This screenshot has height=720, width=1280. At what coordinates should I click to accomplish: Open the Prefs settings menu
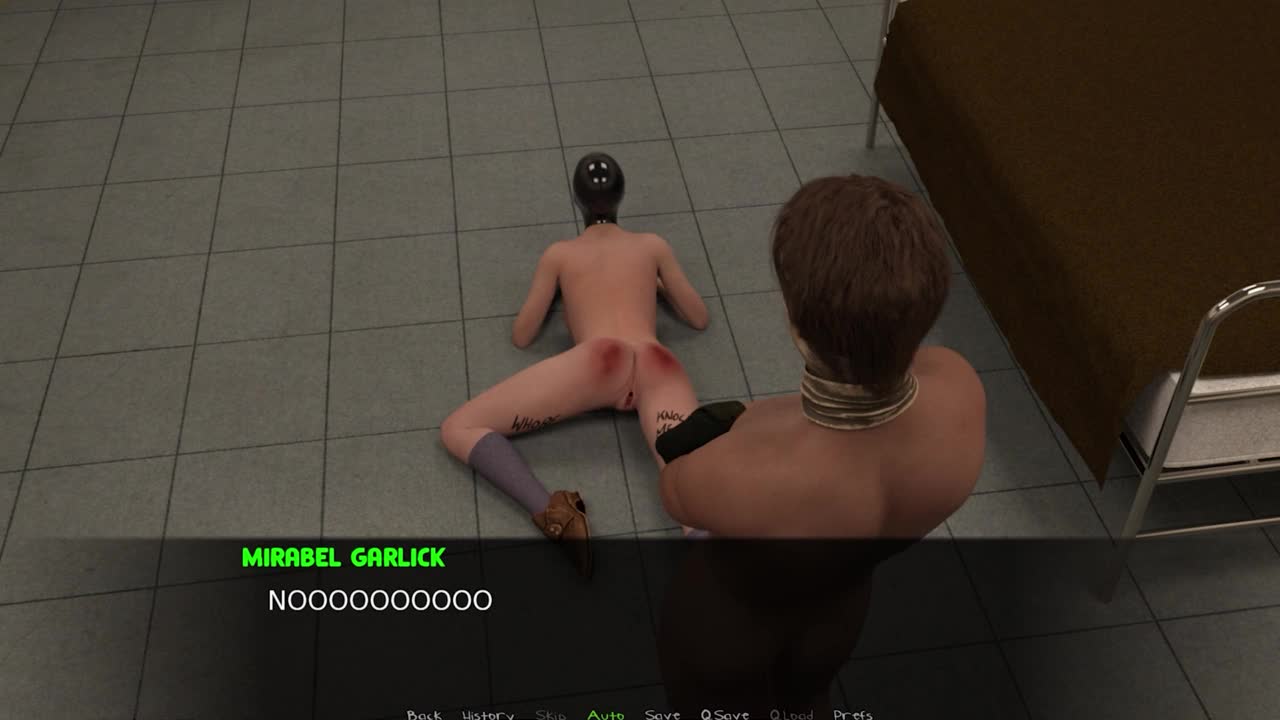853,714
